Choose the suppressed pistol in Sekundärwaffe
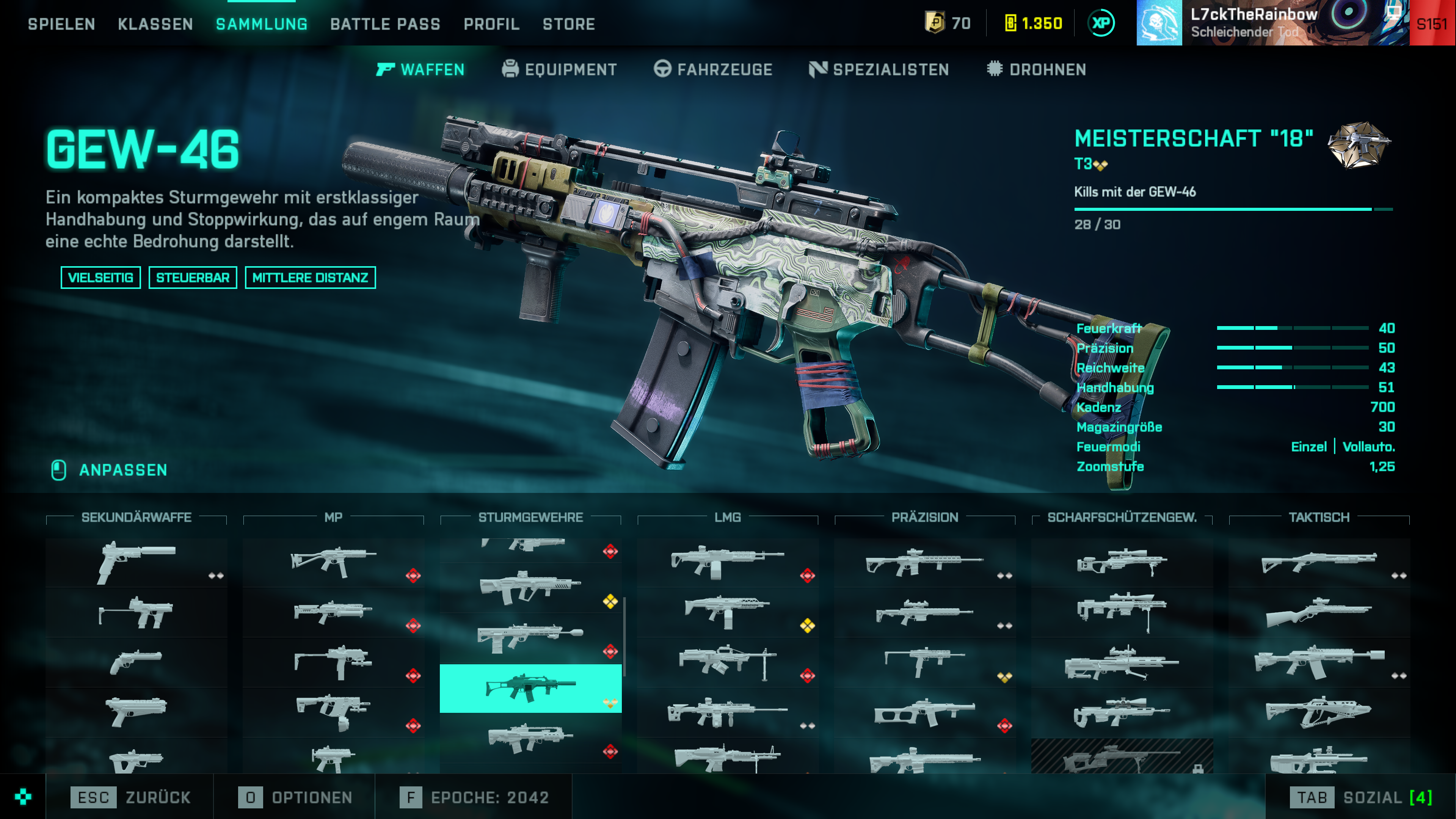Screen dimensions: 1456x819 pos(136,562)
